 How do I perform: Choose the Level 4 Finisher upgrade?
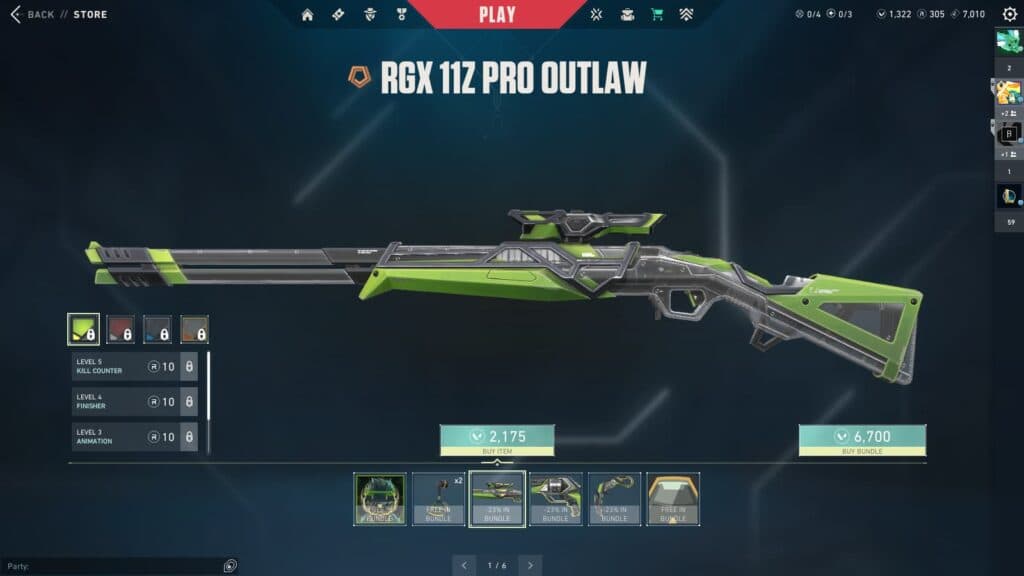pos(134,402)
